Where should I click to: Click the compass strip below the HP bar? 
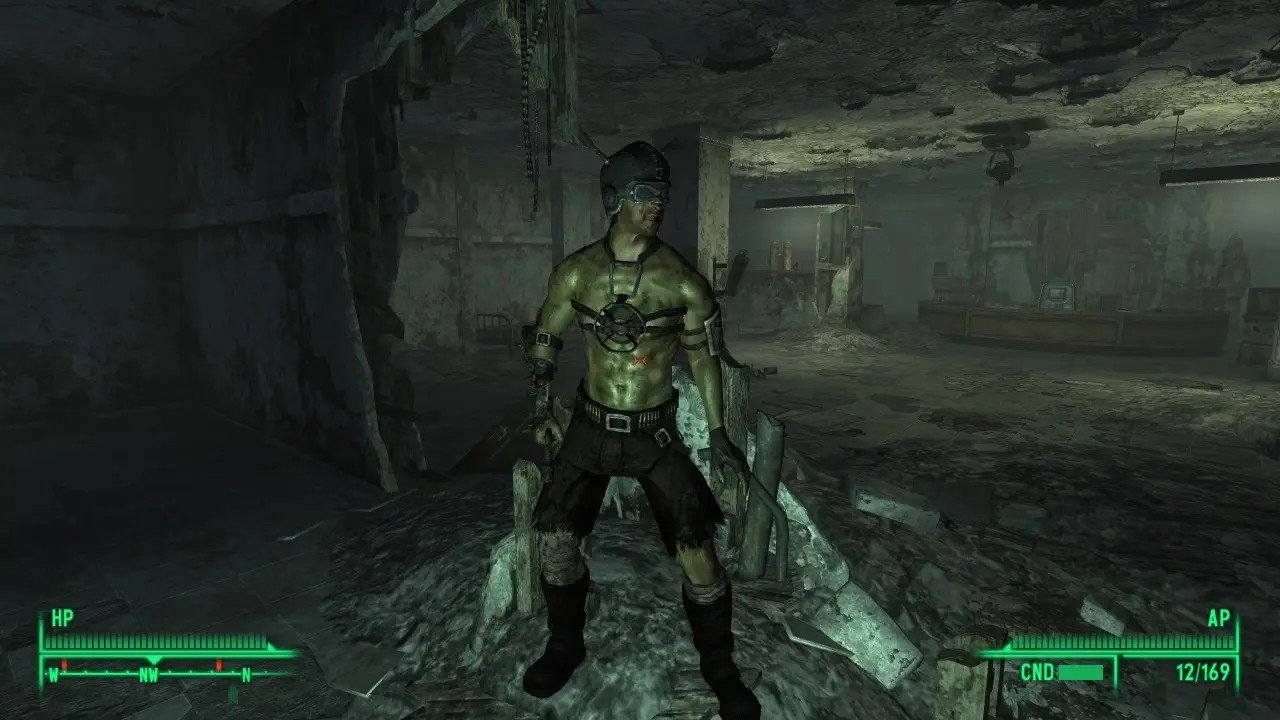click(150, 672)
